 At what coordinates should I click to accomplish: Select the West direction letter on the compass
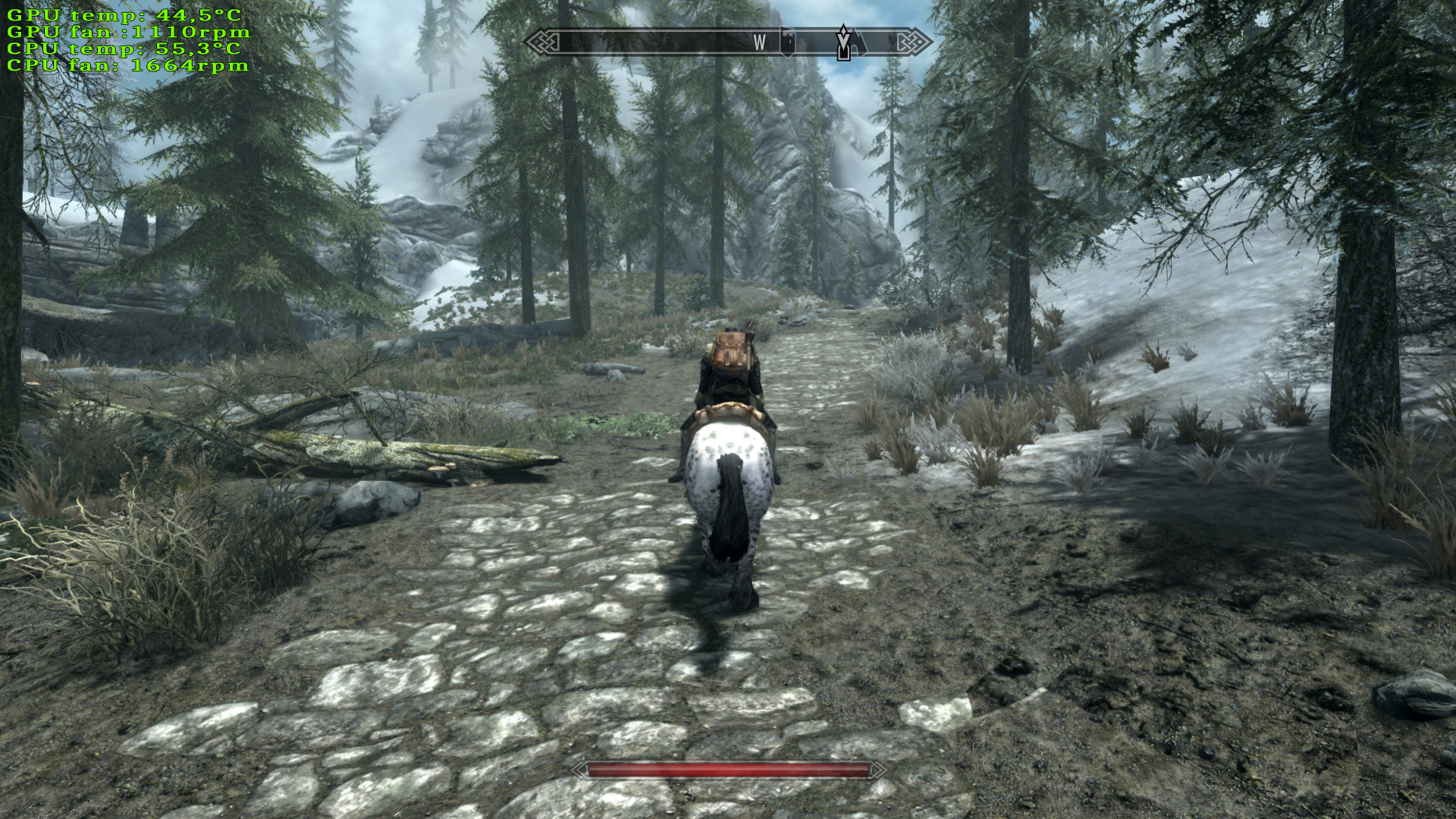(760, 43)
